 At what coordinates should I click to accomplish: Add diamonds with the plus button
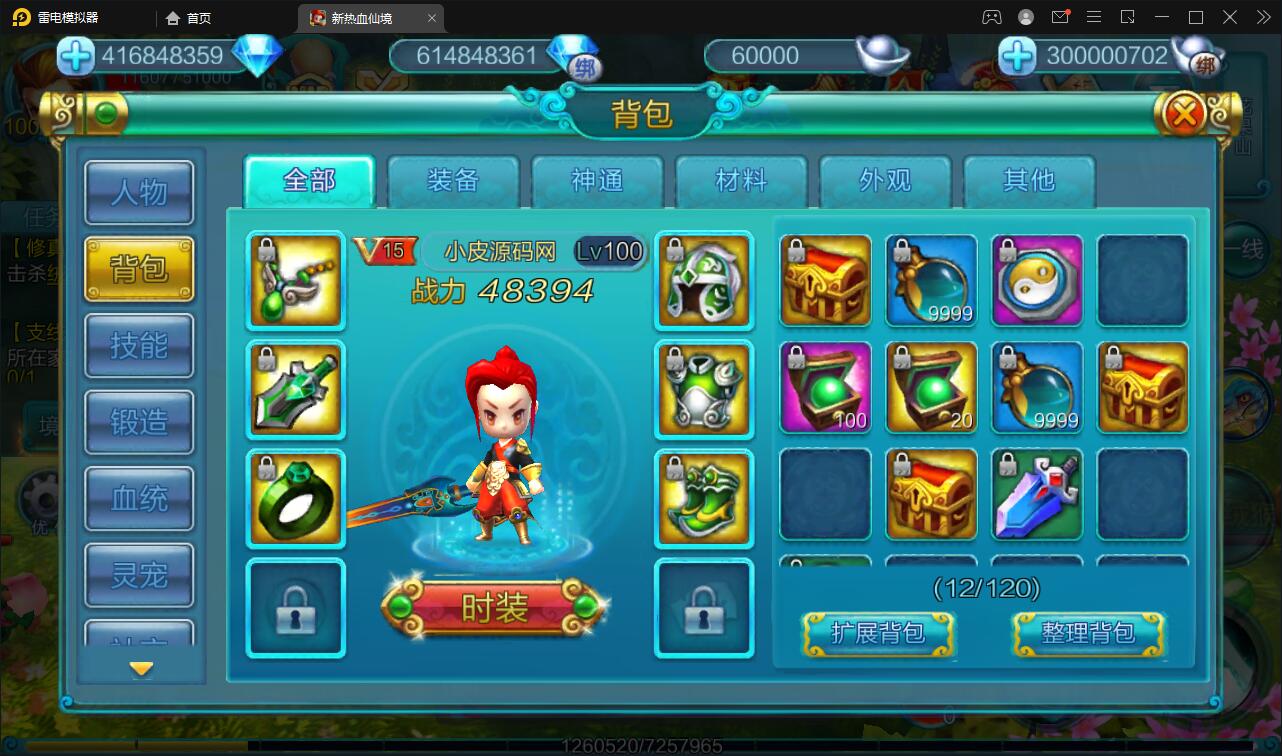pyautogui.click(x=76, y=56)
